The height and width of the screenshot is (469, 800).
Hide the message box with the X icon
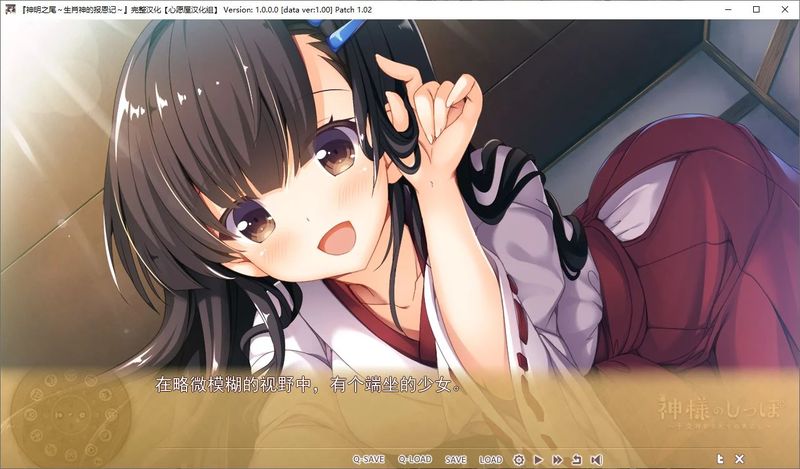[740, 458]
